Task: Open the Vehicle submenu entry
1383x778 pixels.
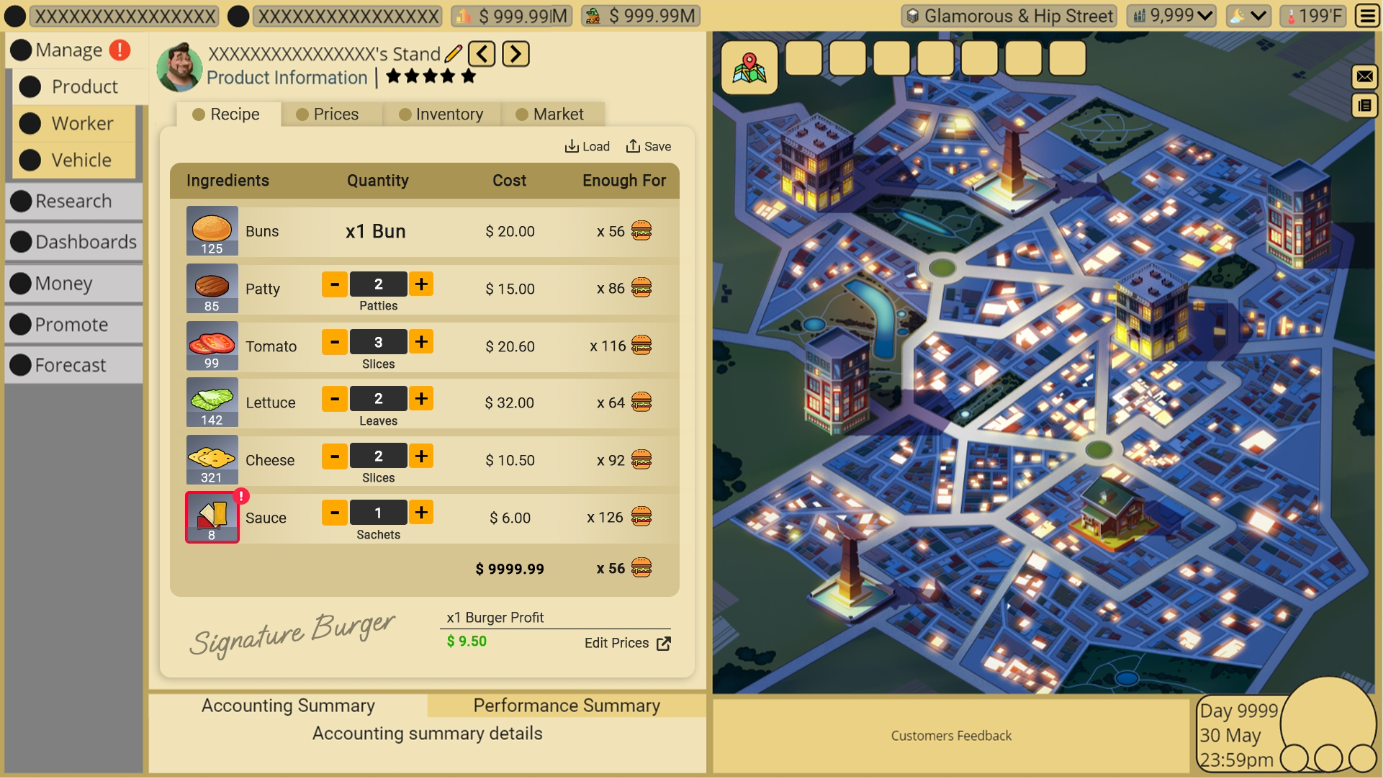Action: (x=81, y=160)
